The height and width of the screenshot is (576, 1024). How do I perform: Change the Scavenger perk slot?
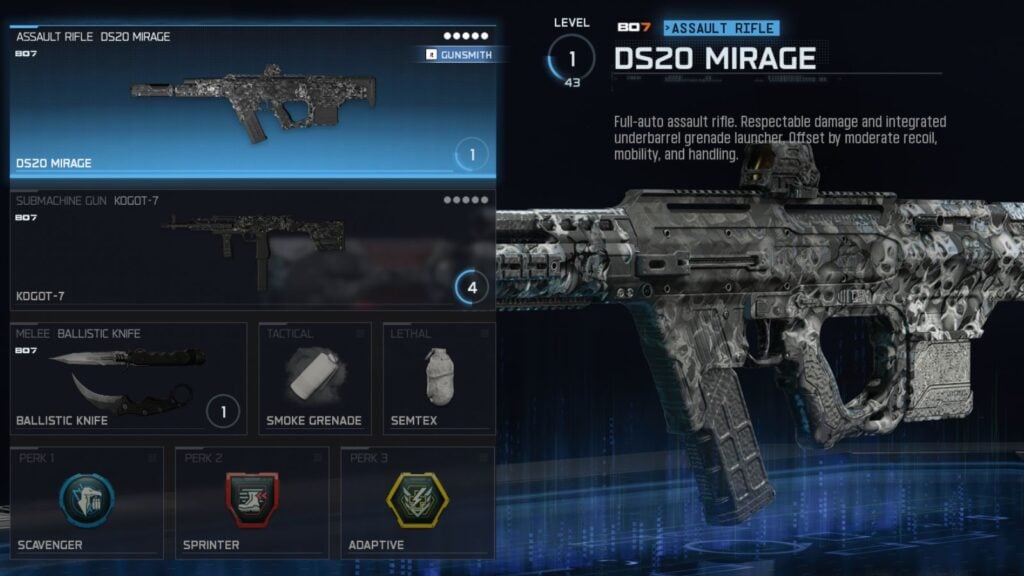87,502
